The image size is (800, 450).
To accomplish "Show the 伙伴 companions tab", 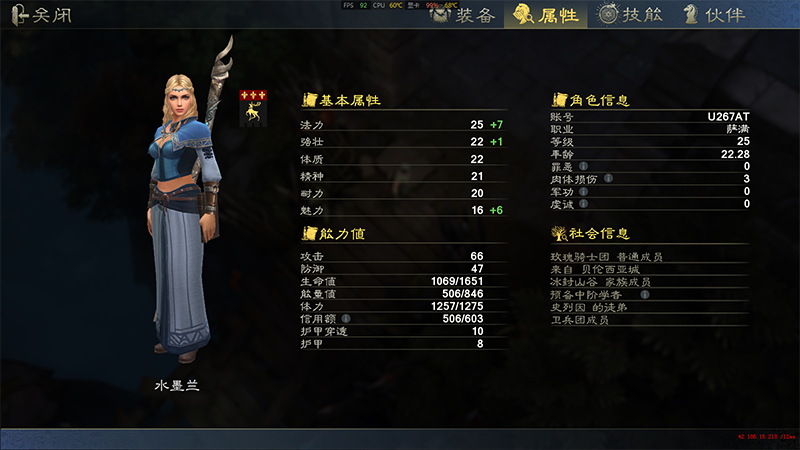I will click(x=710, y=14).
